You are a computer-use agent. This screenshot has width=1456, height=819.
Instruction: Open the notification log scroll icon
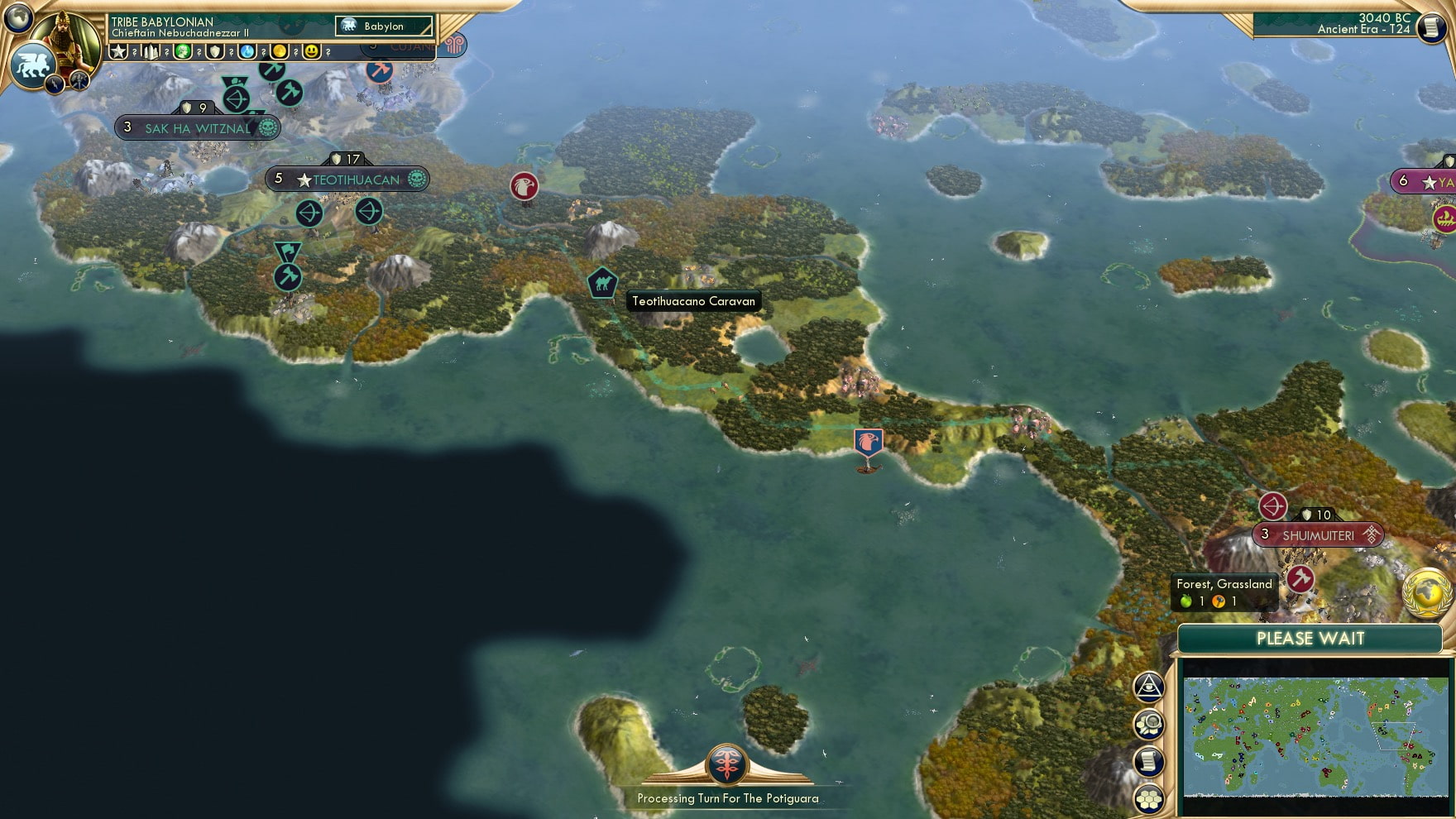(x=1148, y=760)
